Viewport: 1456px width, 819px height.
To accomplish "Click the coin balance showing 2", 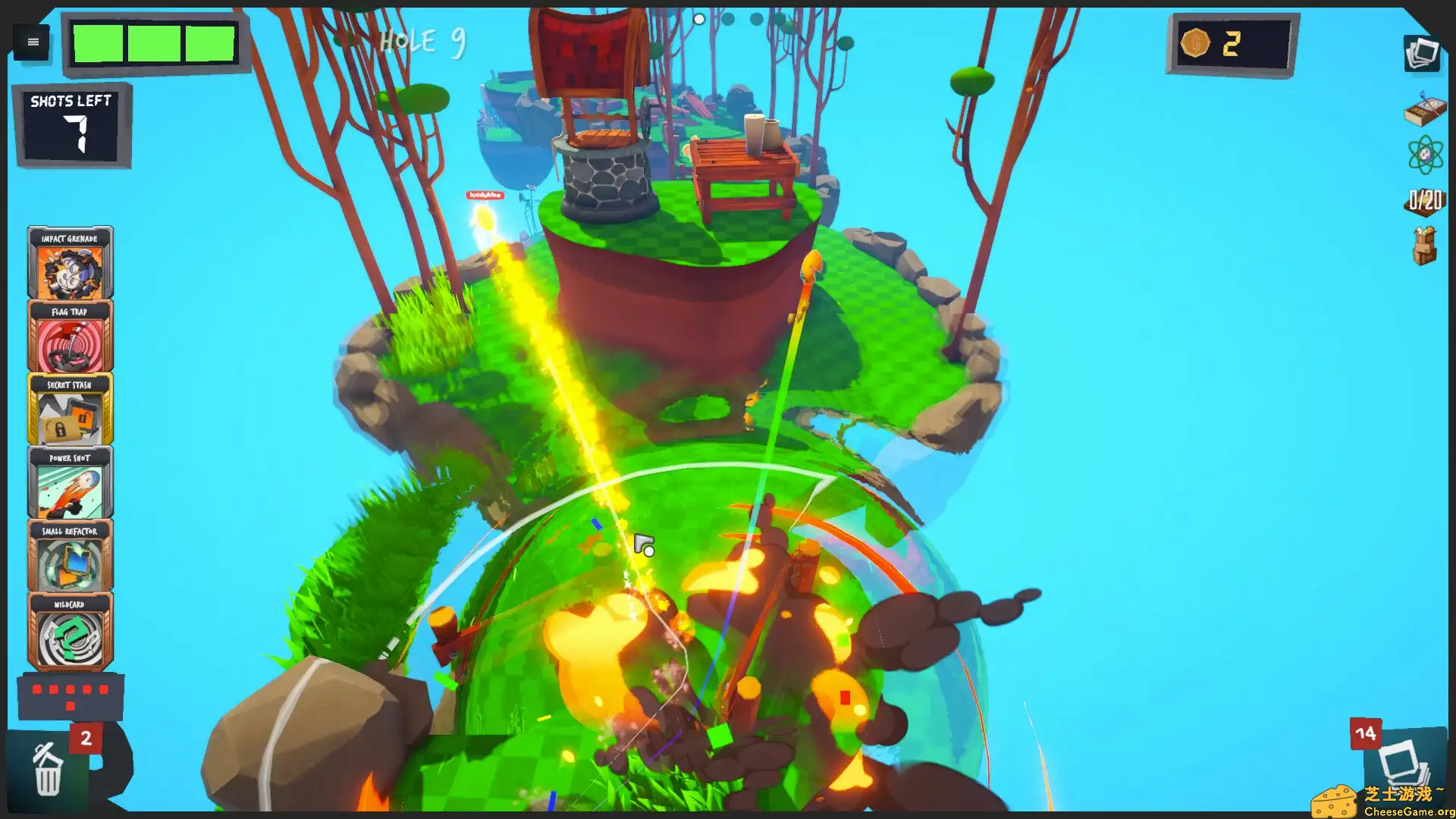I will (x=1227, y=43).
